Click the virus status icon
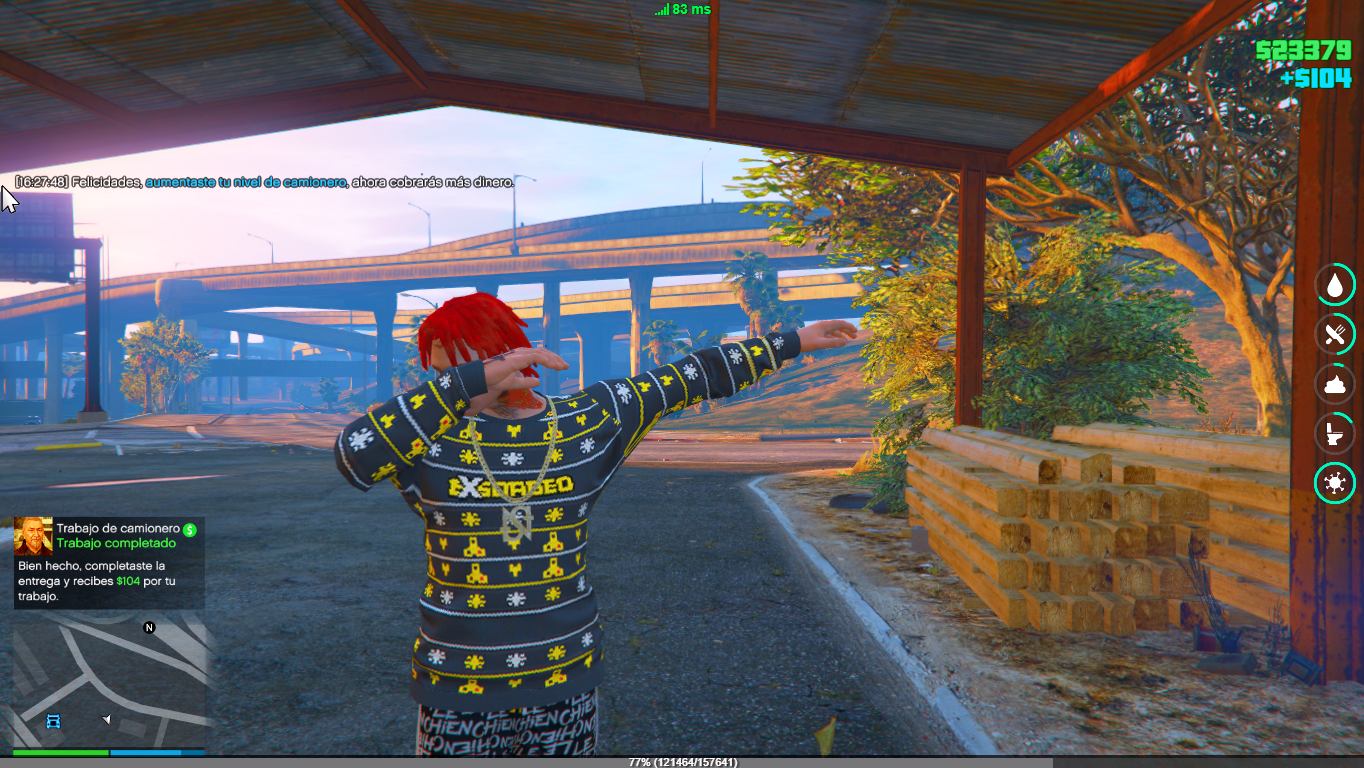Image resolution: width=1364 pixels, height=768 pixels. click(1334, 484)
